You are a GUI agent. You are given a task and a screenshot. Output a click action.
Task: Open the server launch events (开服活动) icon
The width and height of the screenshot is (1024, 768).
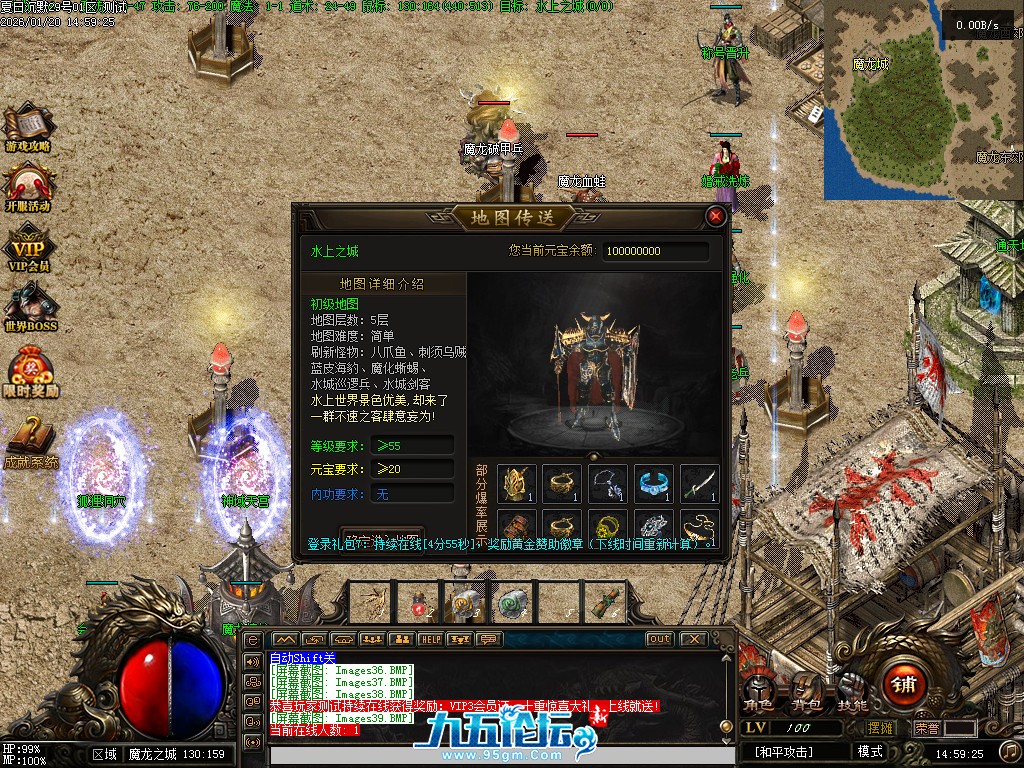29,187
